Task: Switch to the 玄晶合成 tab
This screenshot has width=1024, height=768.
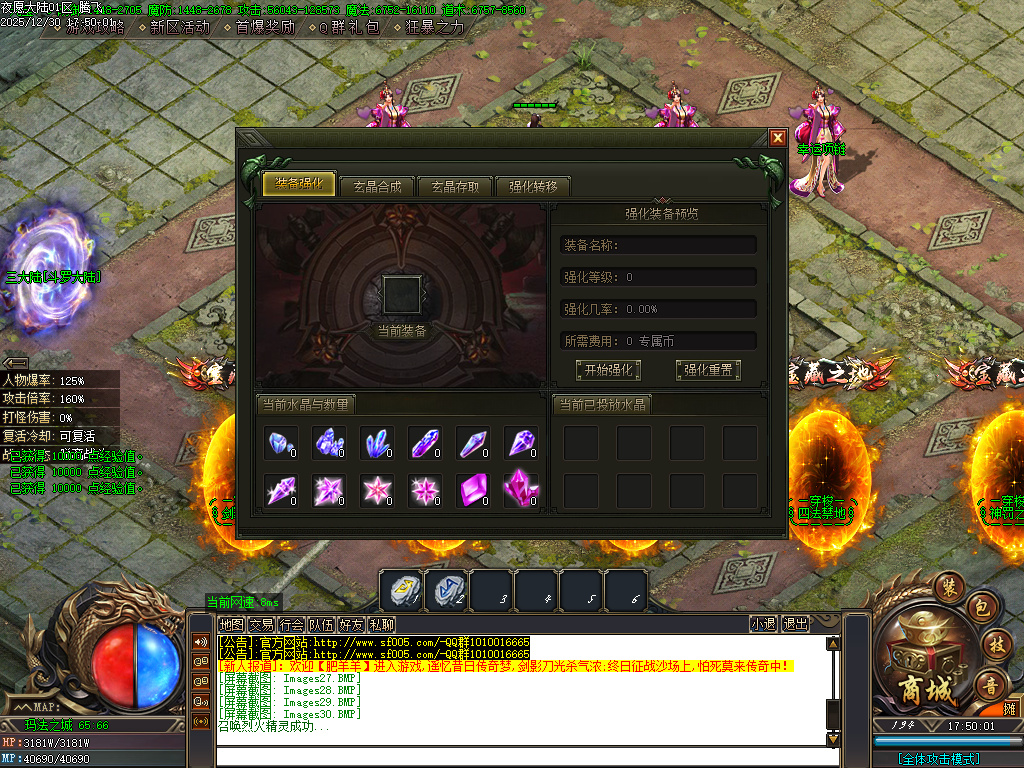Action: [377, 186]
